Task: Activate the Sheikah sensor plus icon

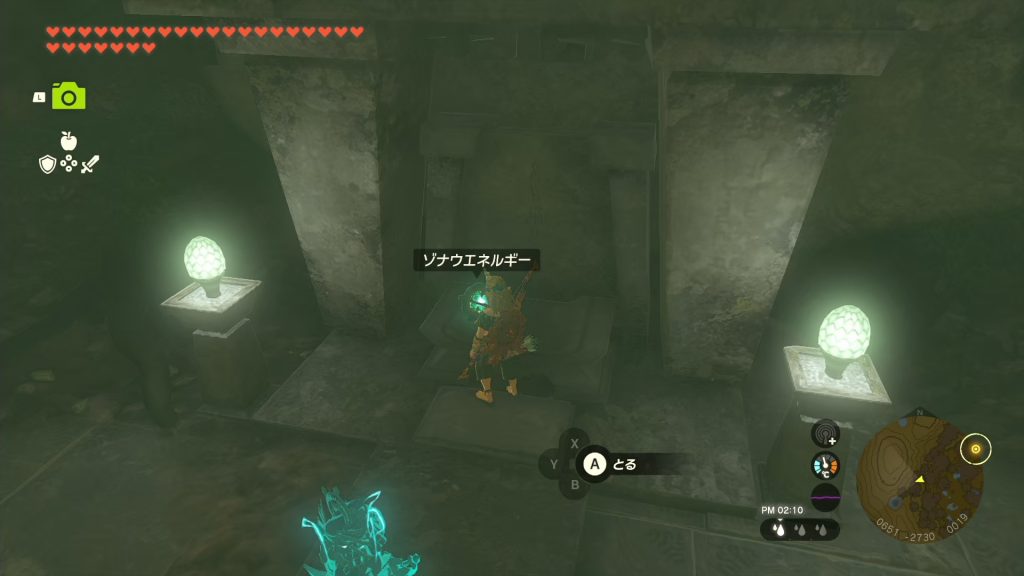Action: point(825,433)
